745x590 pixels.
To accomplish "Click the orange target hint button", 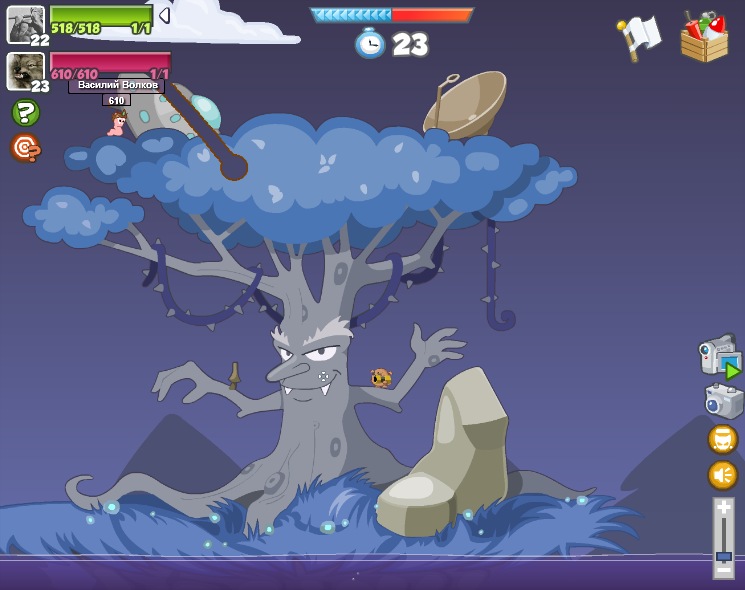I will click(25, 148).
